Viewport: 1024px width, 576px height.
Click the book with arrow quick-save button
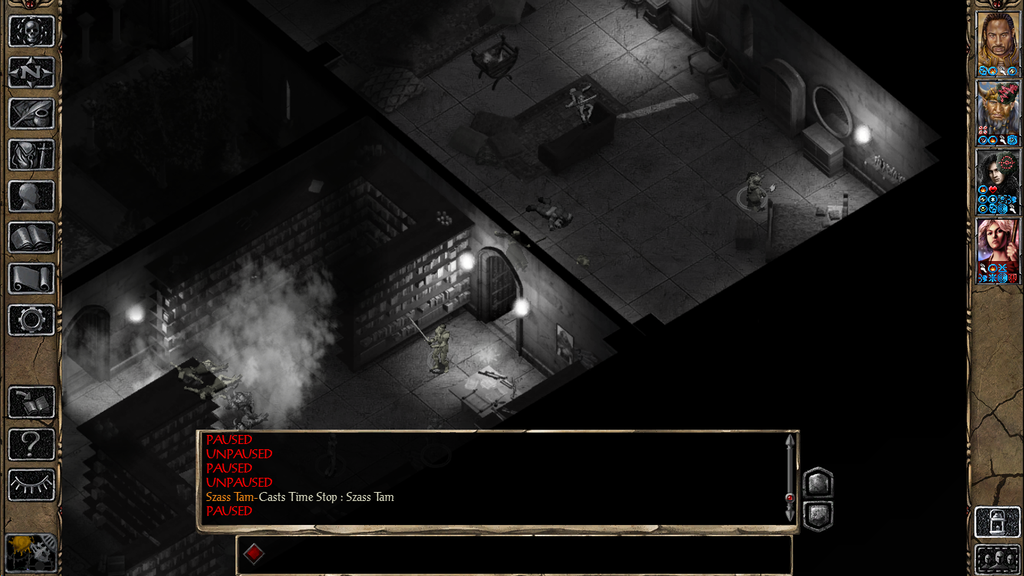click(x=31, y=403)
